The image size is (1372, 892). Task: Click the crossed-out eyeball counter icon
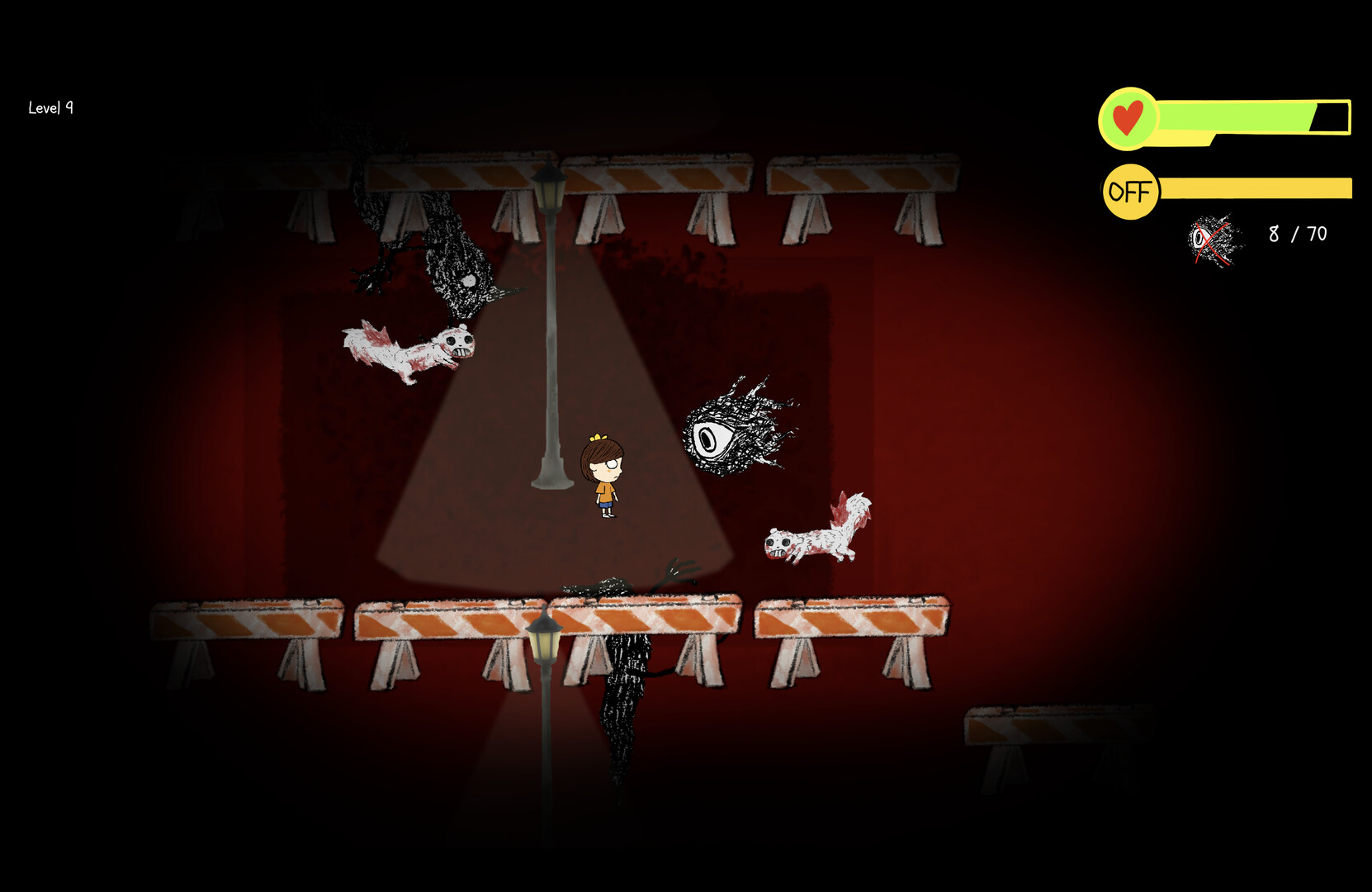tap(1210, 240)
